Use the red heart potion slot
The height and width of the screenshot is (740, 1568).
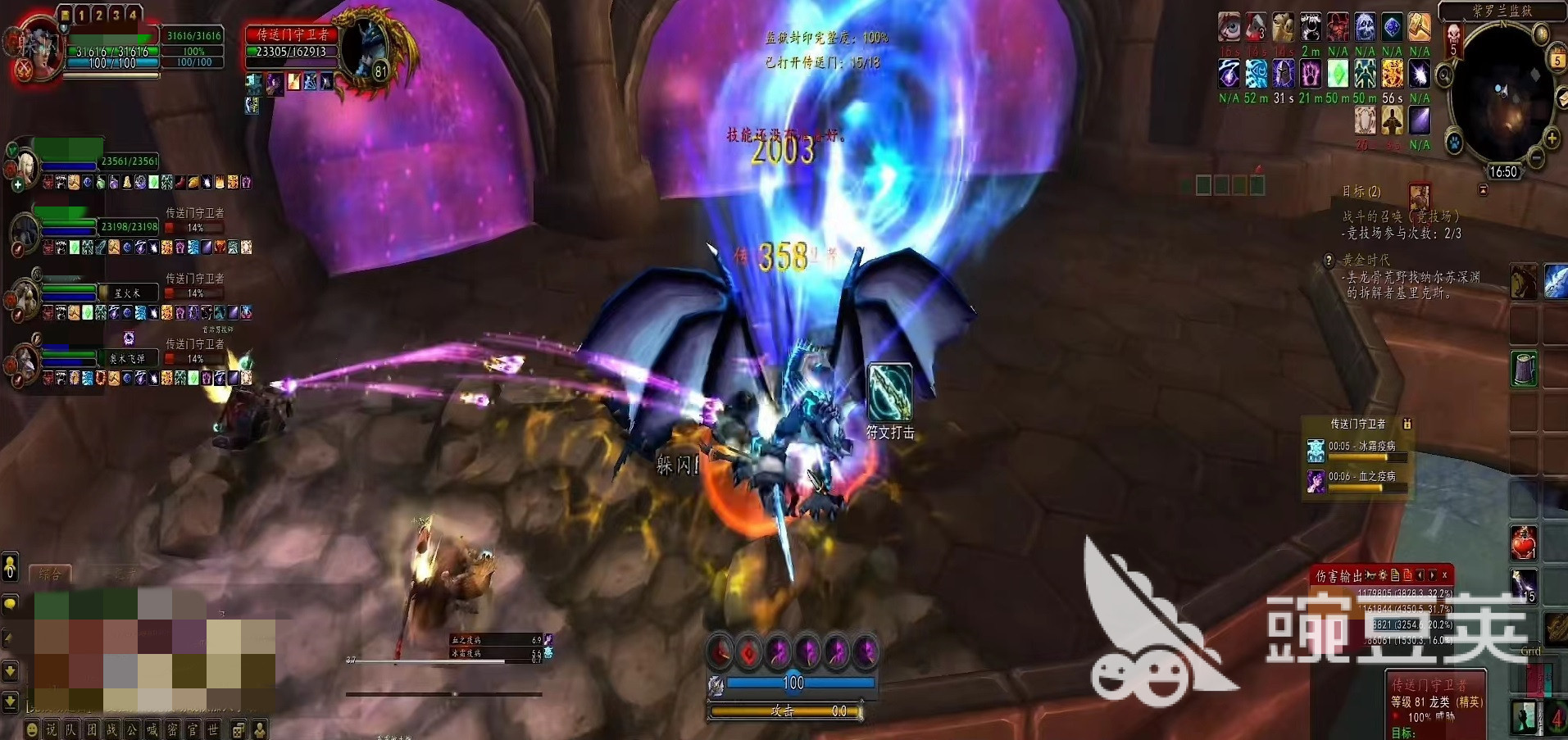click(x=1524, y=543)
